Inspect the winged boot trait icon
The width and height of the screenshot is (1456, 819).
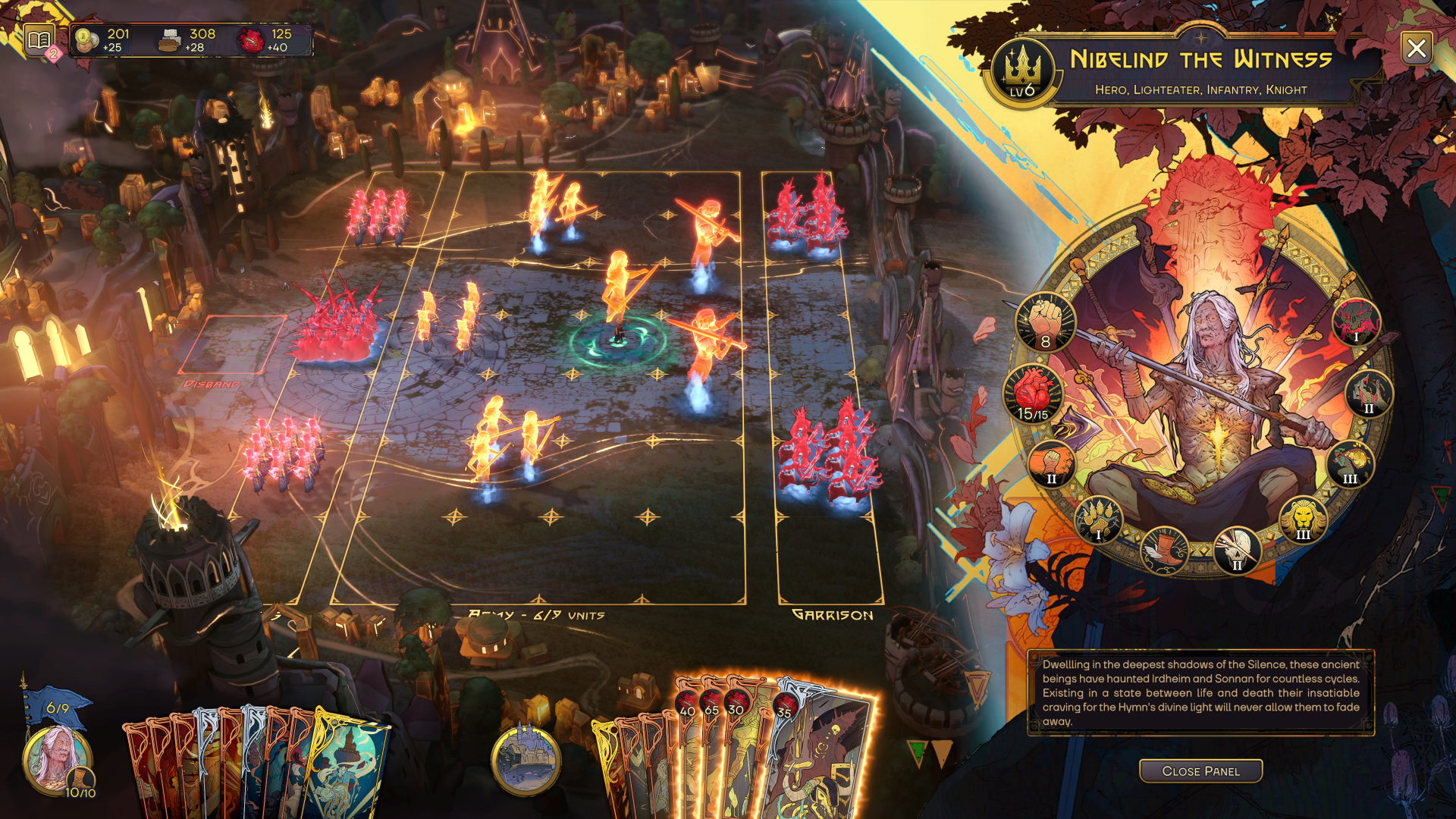coord(1164,550)
